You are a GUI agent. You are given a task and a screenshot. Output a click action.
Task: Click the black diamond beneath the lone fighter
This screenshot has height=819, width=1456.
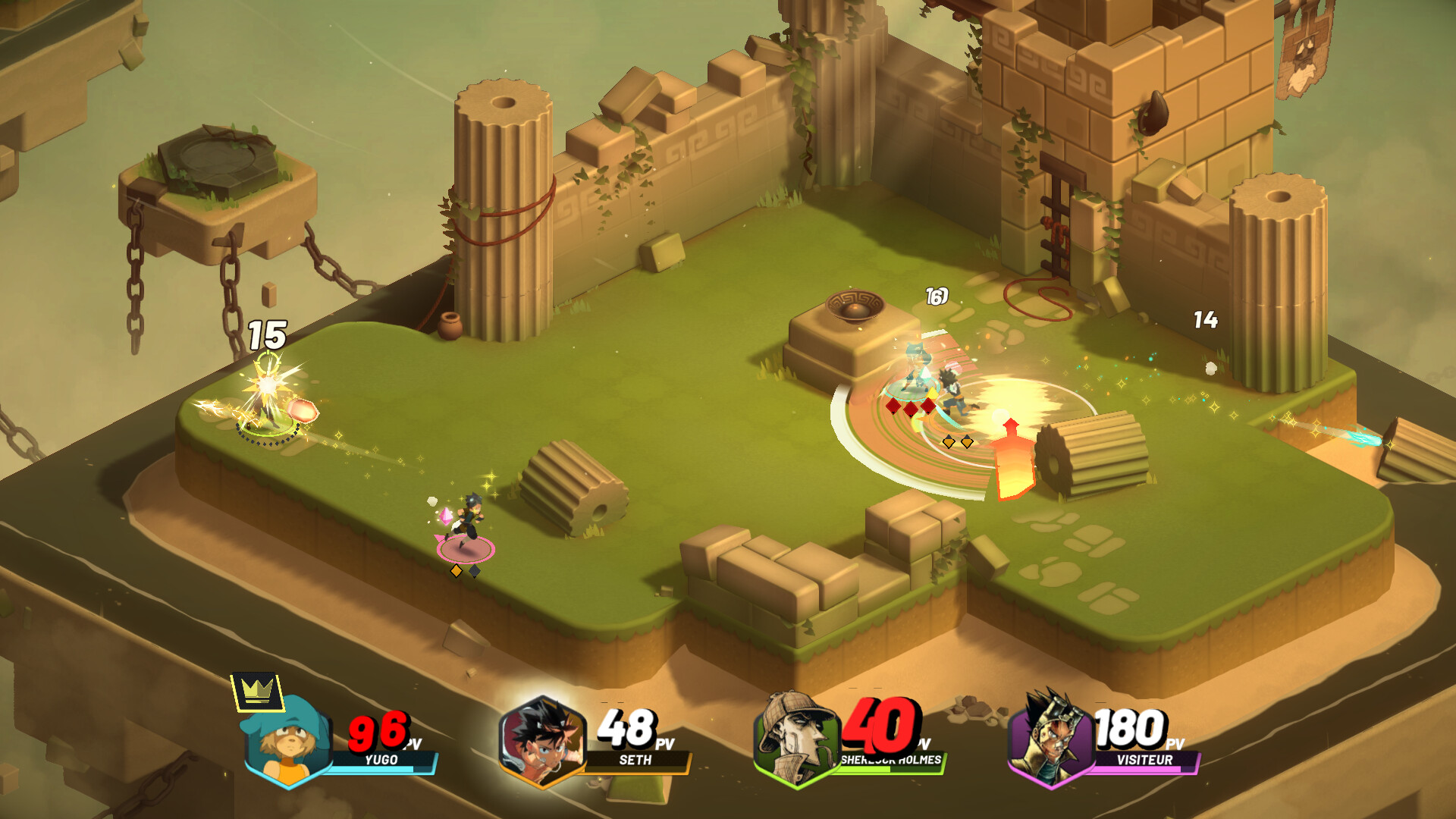pyautogui.click(x=476, y=571)
